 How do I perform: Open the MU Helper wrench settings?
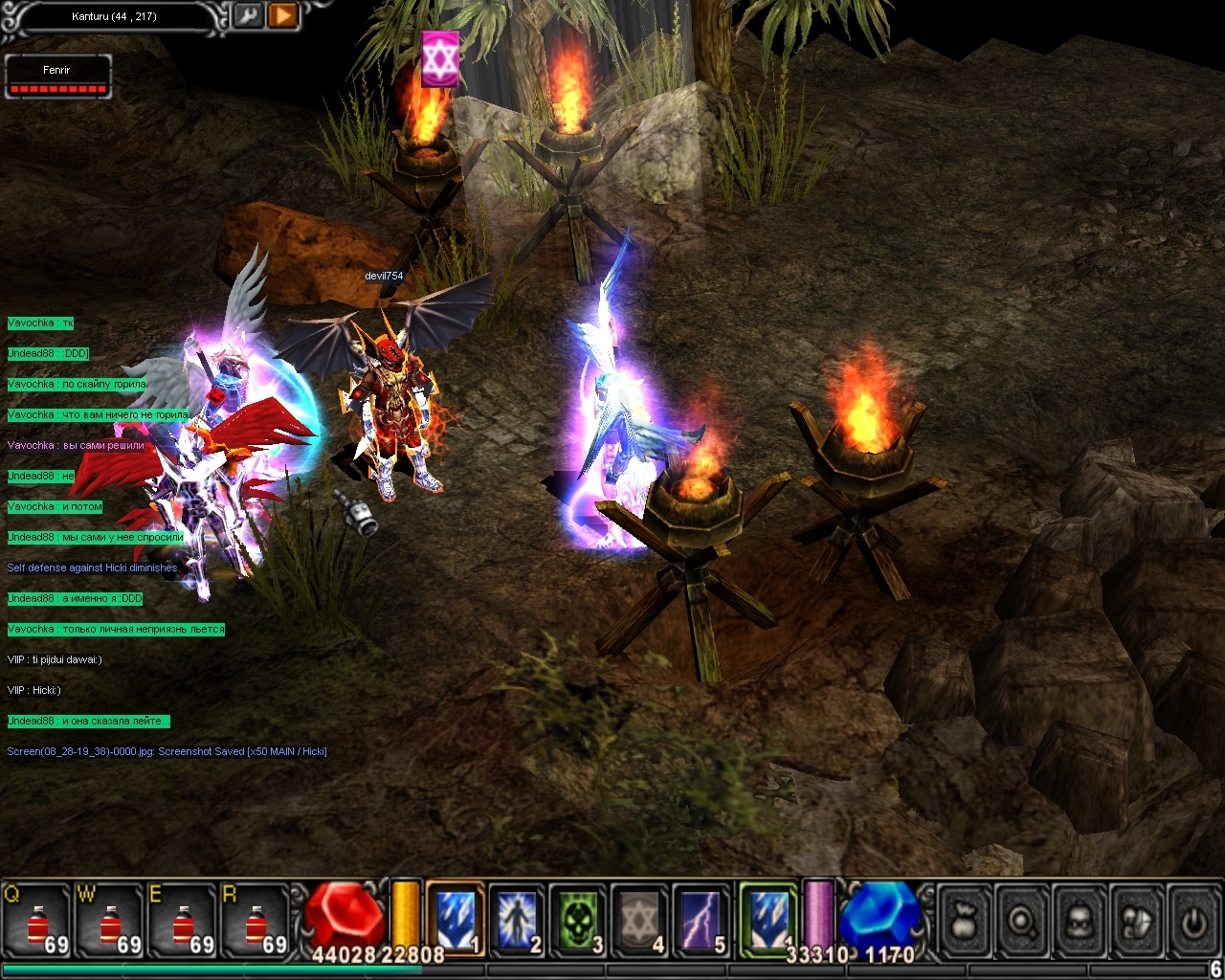247,15
